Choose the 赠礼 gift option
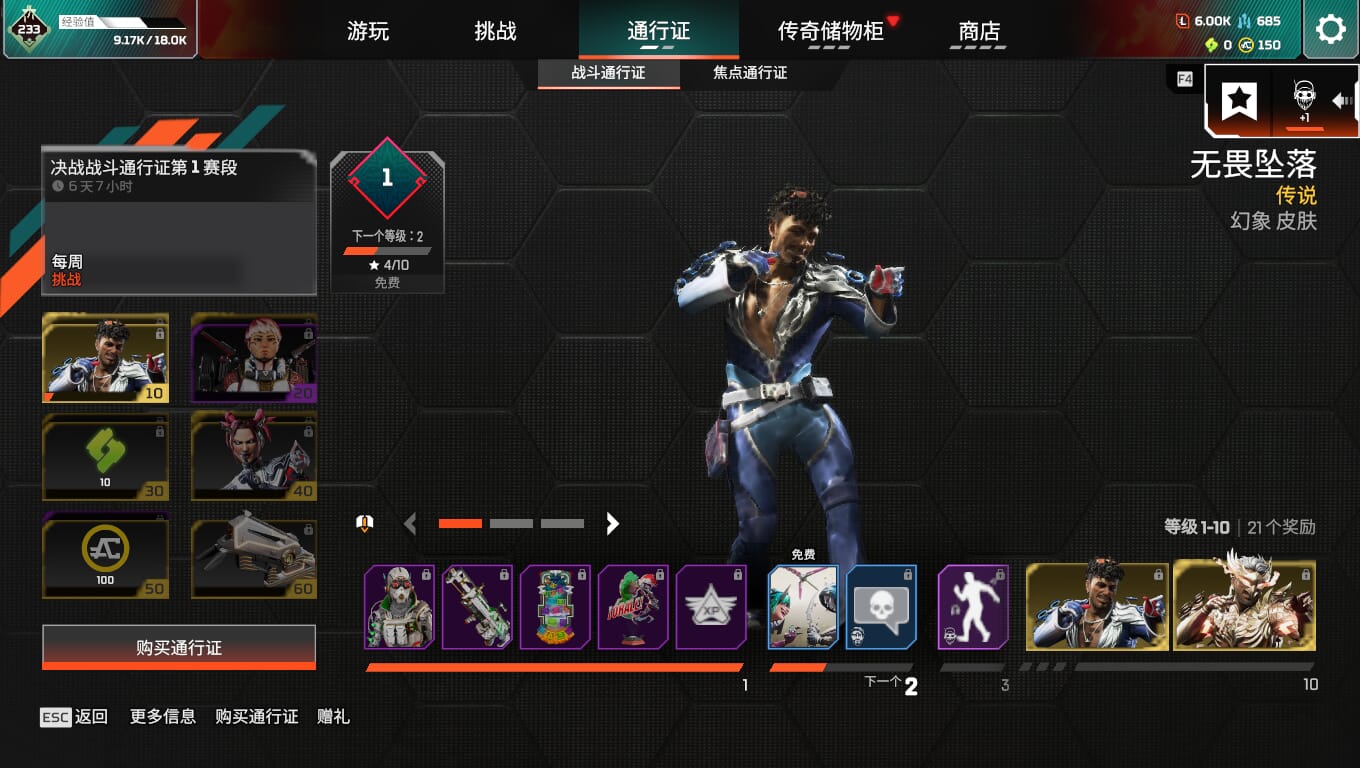The height and width of the screenshot is (768, 1360). pos(333,716)
